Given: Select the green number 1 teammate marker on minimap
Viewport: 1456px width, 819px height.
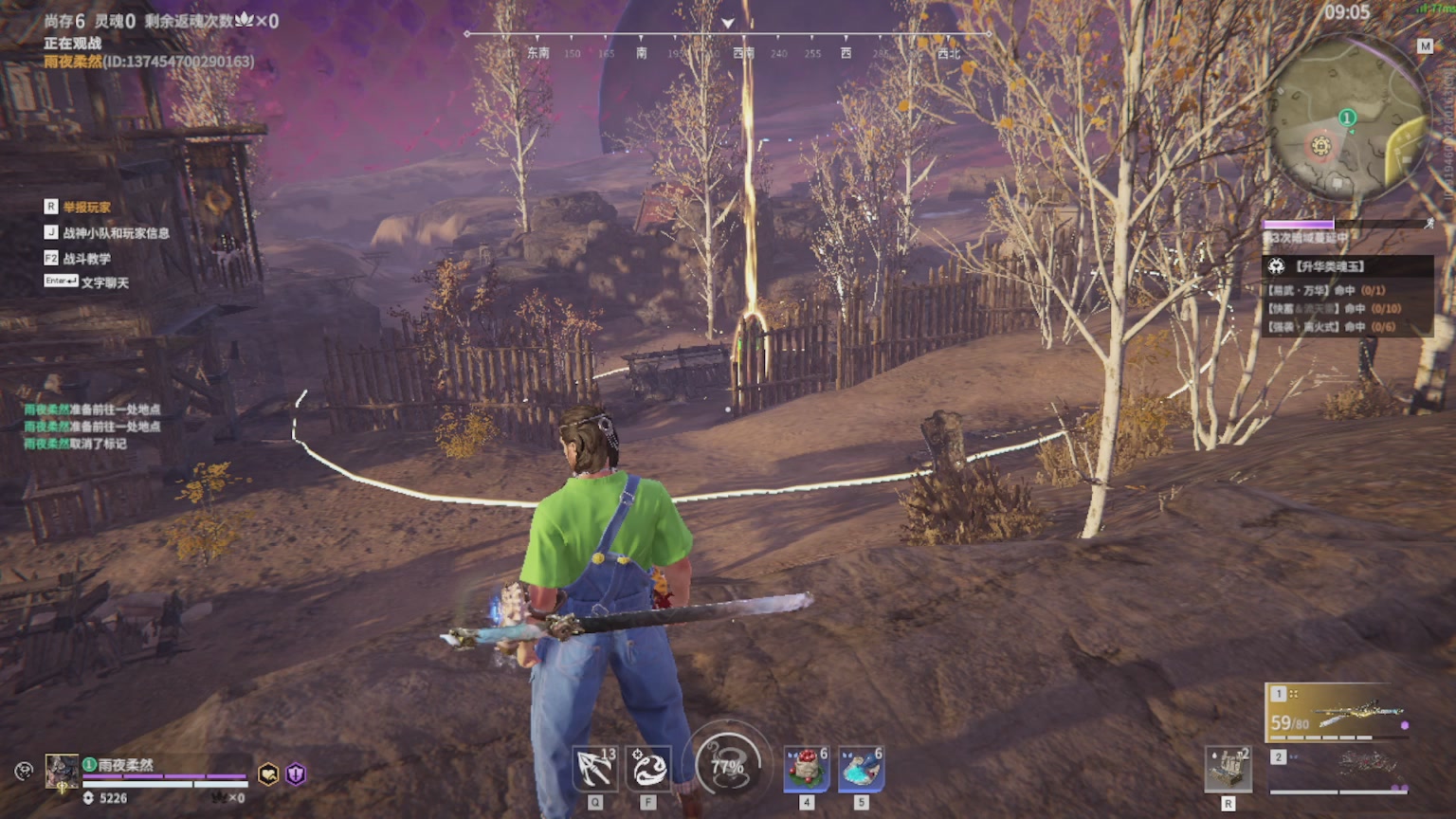Looking at the screenshot, I should (x=1347, y=118).
